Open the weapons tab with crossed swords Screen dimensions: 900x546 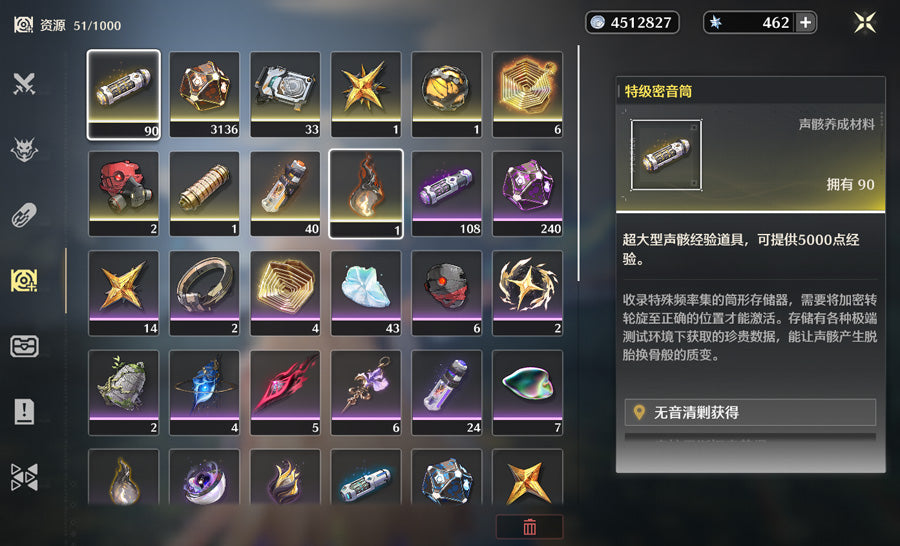tap(24, 84)
